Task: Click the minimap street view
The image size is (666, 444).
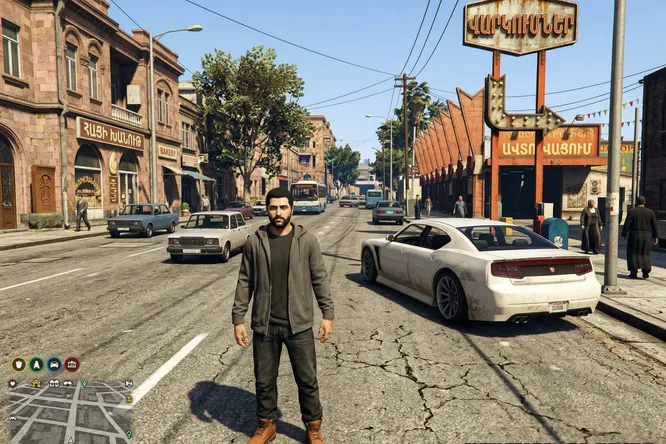Action: tap(68, 415)
